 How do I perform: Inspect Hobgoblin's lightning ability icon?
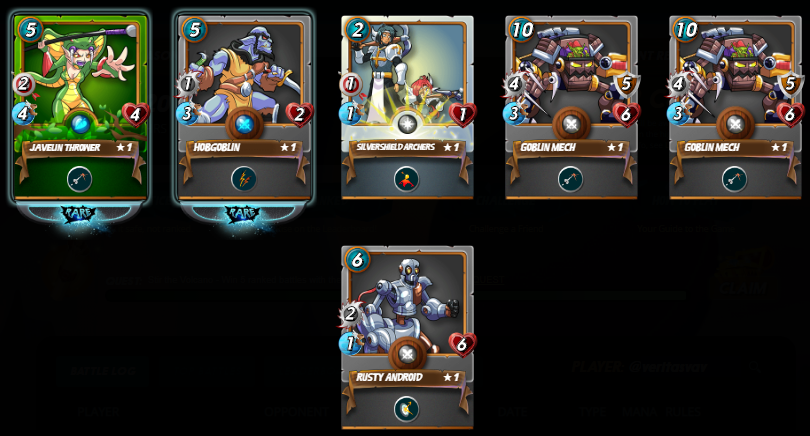point(244,179)
